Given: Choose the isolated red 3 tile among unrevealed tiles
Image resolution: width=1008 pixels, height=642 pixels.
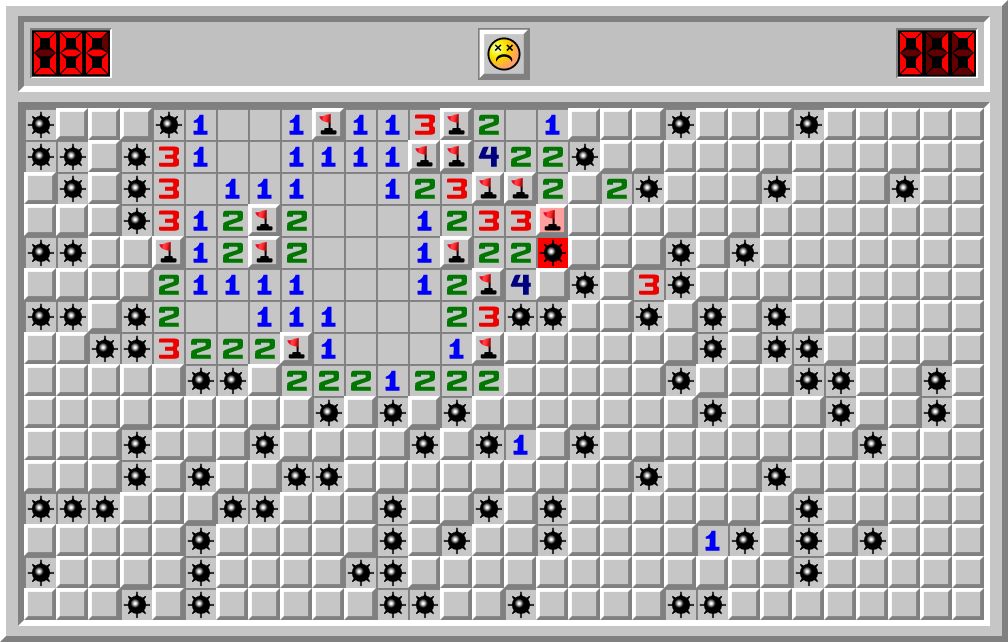Looking at the screenshot, I should pyautogui.click(x=648, y=285).
